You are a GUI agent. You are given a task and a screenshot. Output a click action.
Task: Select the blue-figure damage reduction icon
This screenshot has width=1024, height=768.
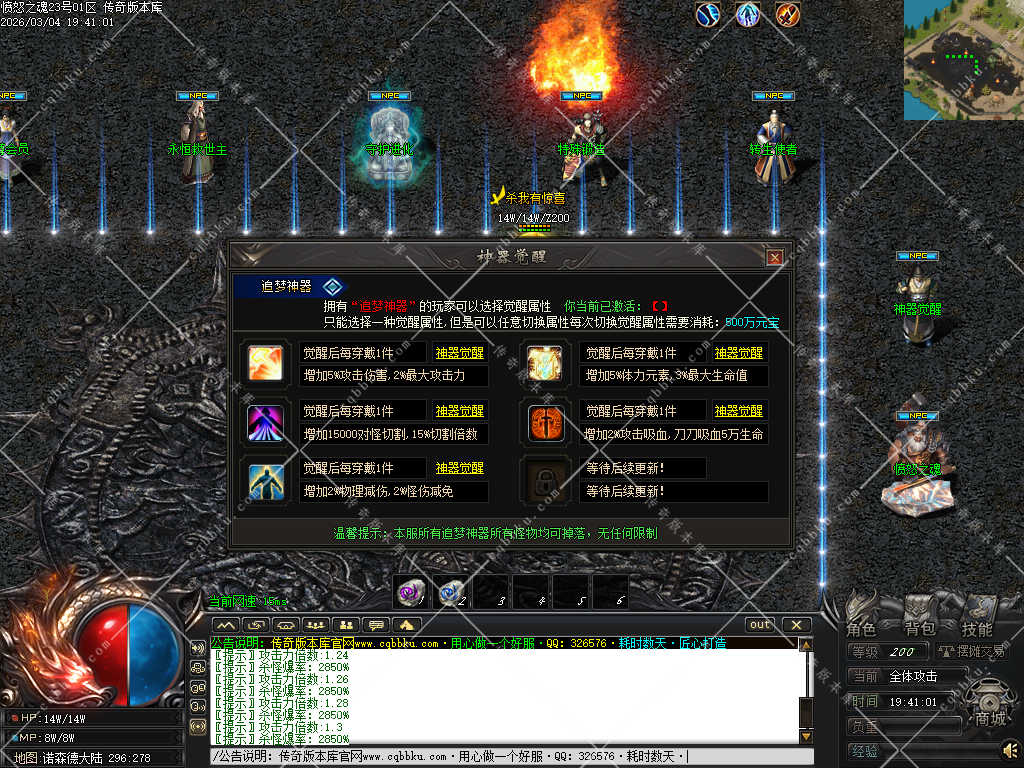tap(266, 479)
